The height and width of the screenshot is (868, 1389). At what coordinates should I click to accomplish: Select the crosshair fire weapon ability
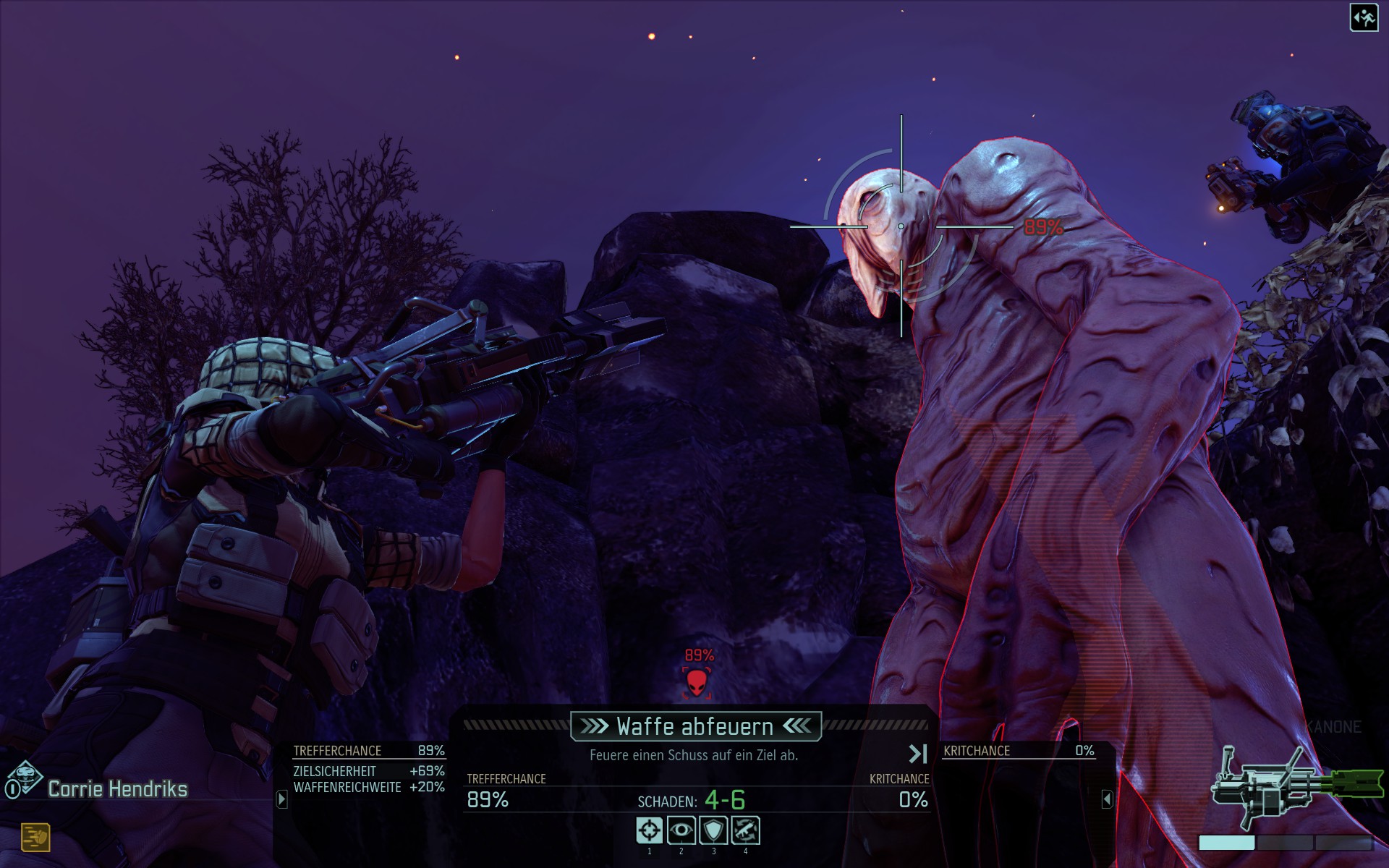(x=649, y=830)
